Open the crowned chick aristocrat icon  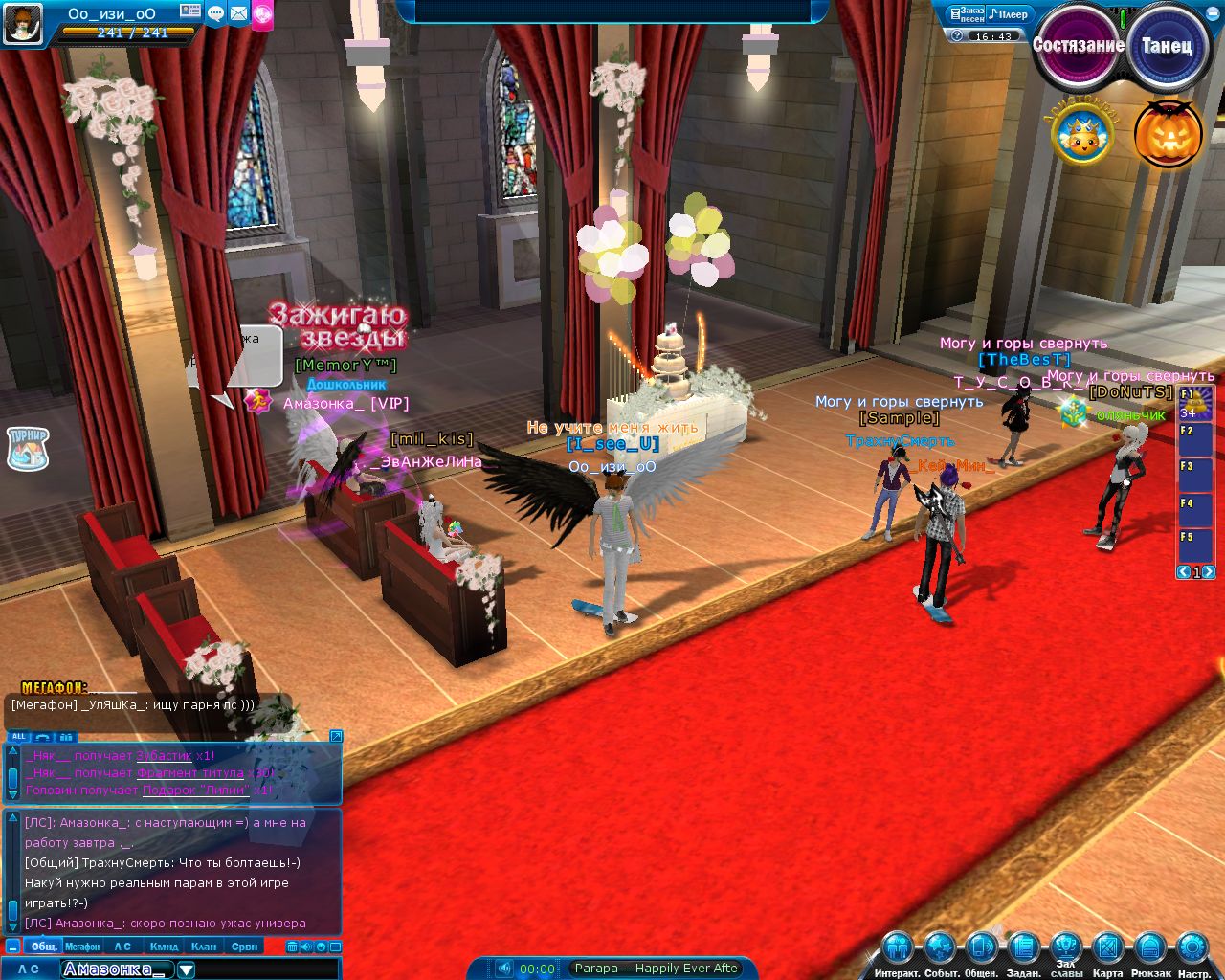(x=1081, y=136)
